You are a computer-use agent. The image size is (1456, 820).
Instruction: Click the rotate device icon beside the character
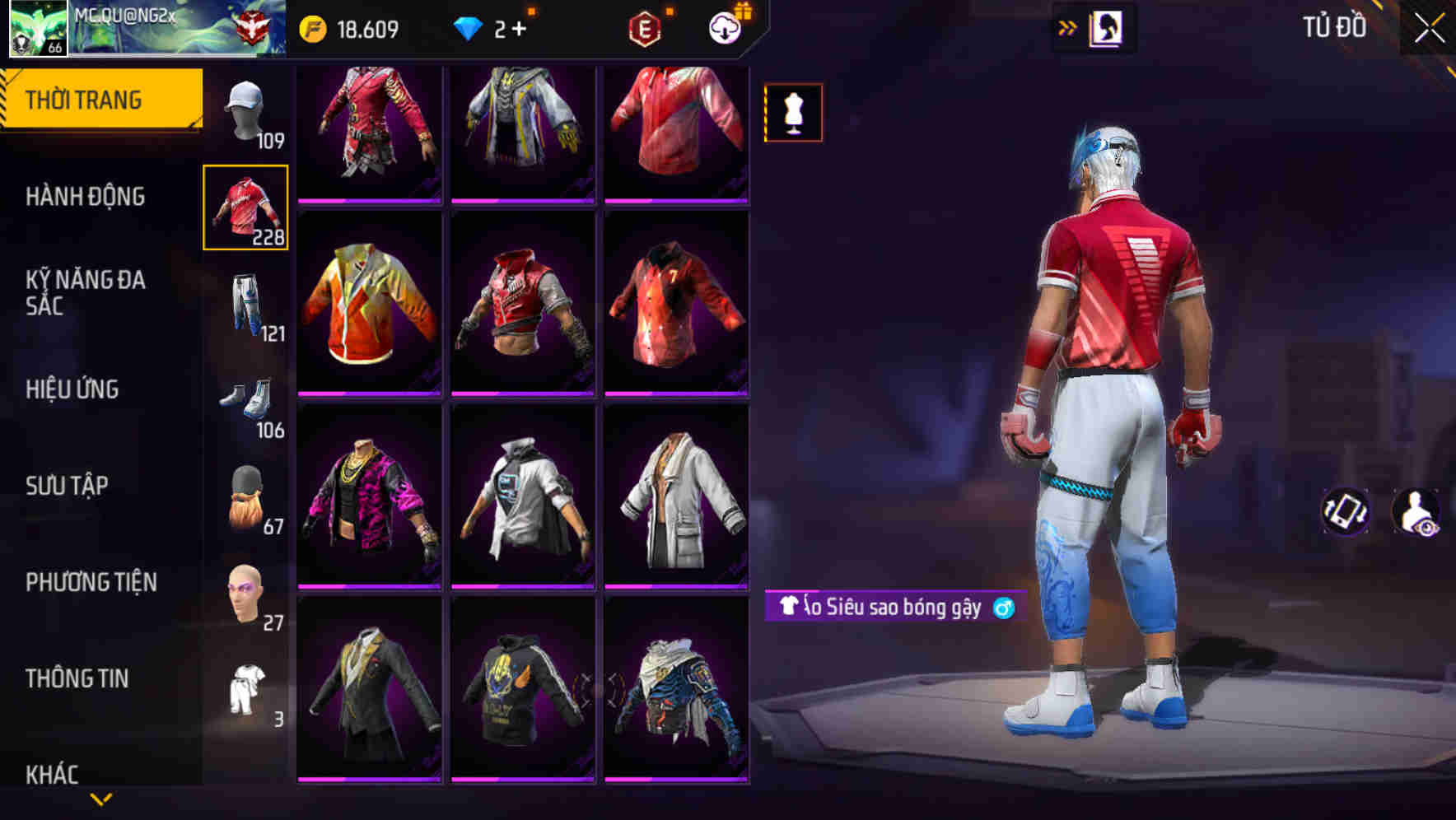1345,510
